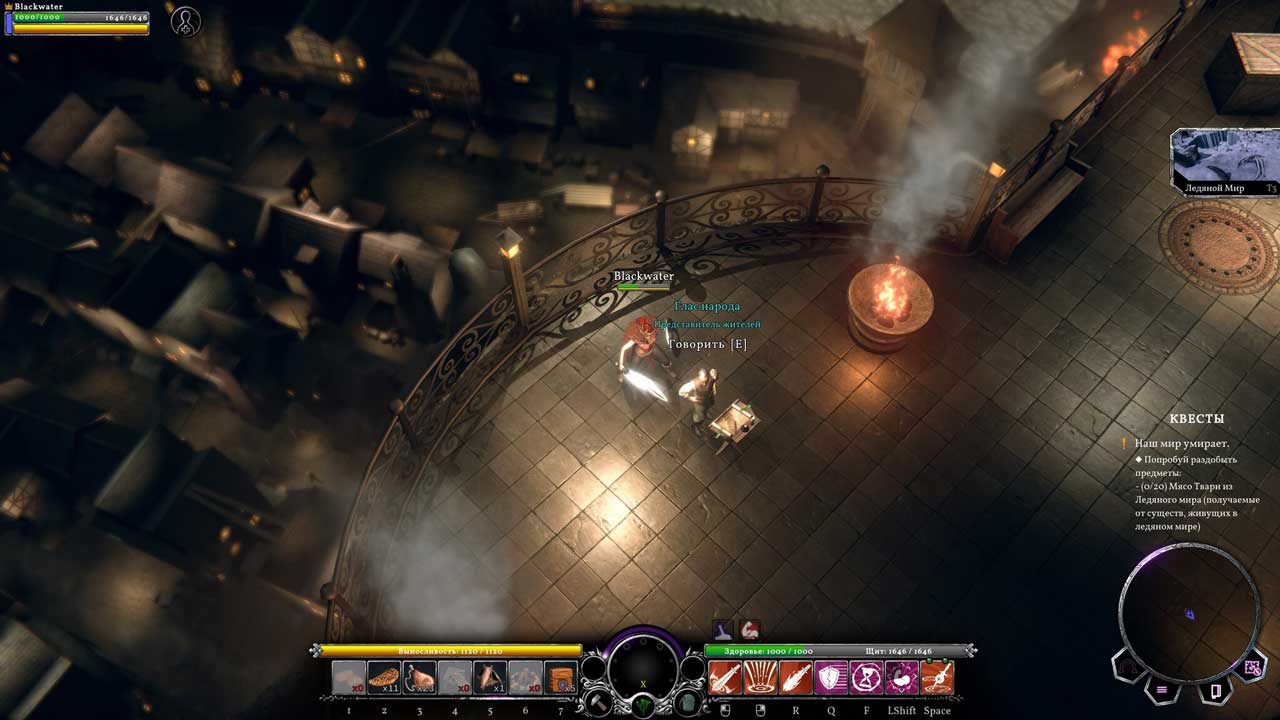Open the green rune button below the orb
1280x720 pixels.
point(643,704)
